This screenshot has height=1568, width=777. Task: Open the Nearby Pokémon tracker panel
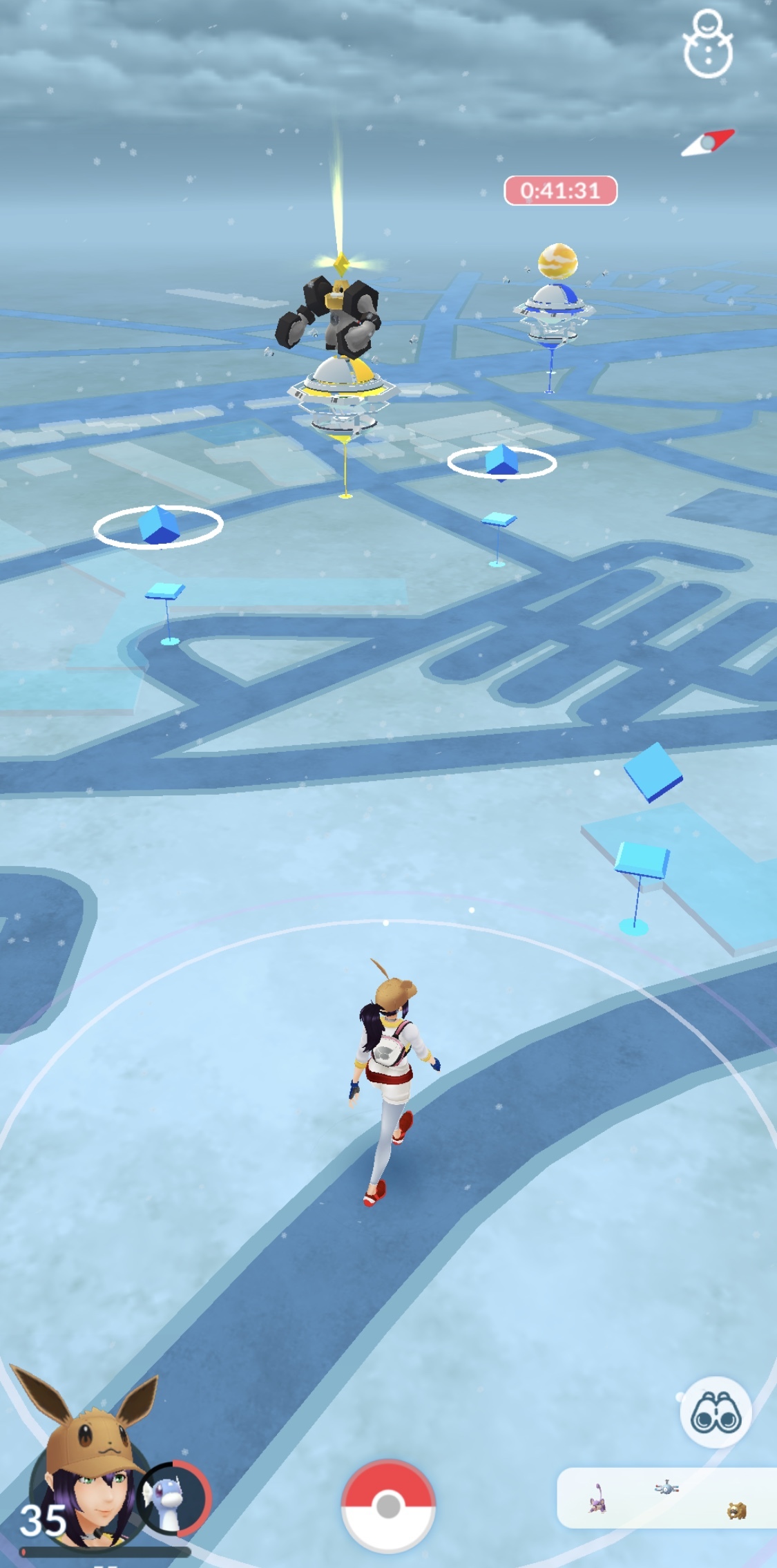[x=667, y=1497]
